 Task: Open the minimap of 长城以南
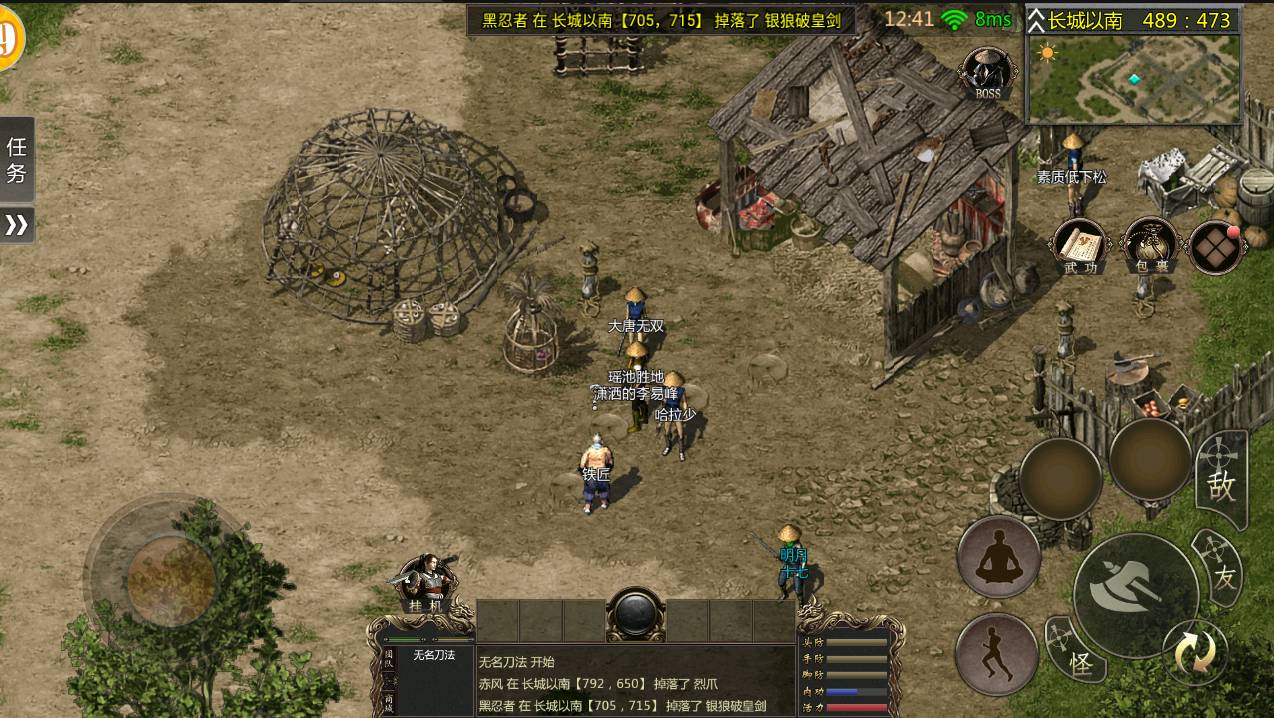1134,79
